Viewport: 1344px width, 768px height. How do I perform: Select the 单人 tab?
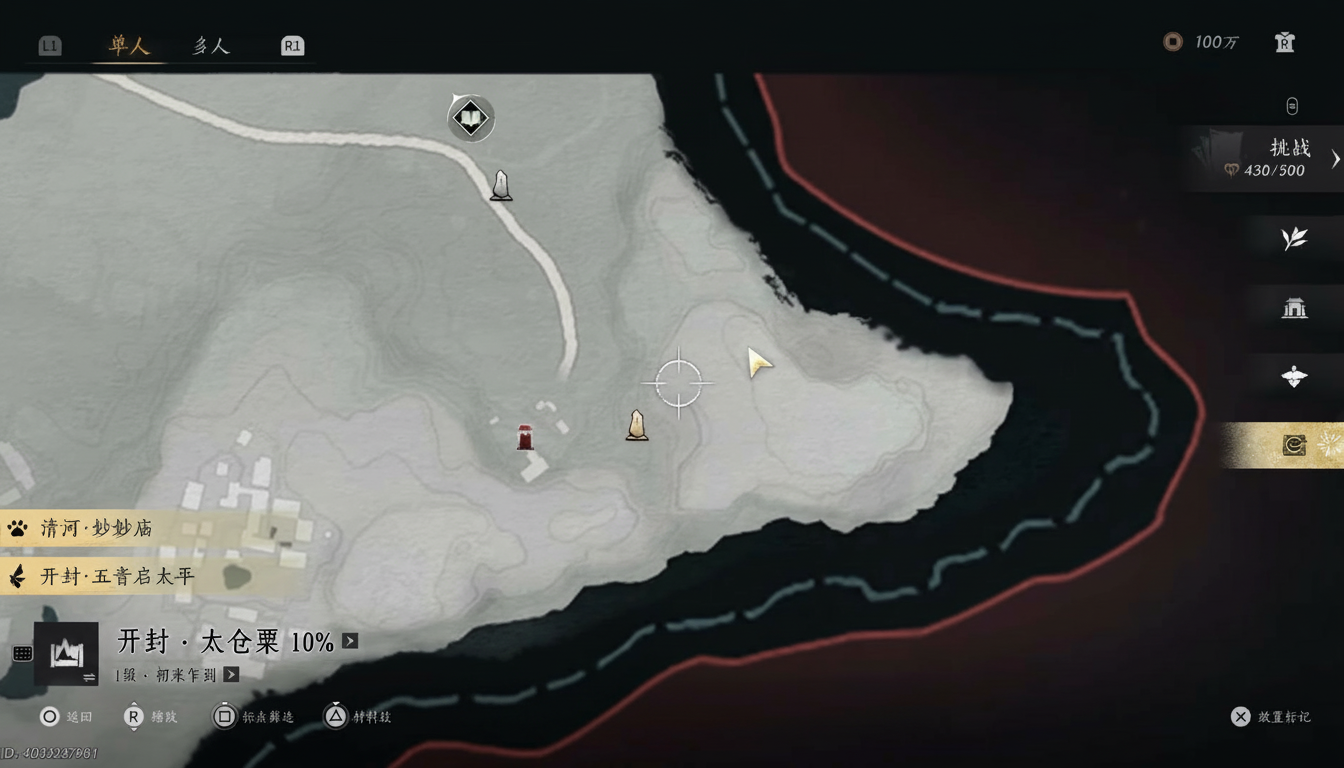(x=128, y=44)
